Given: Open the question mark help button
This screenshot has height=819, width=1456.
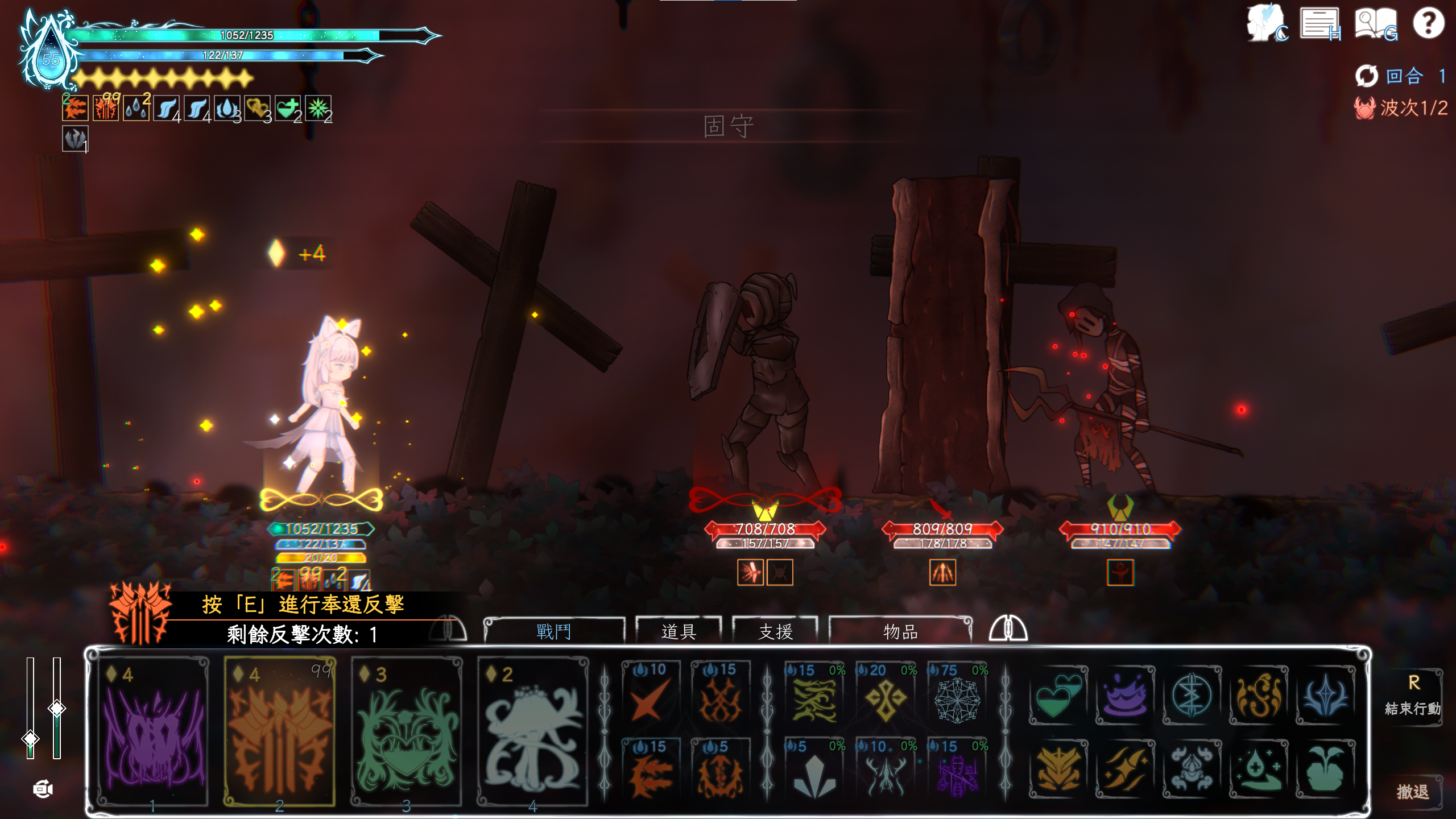Looking at the screenshot, I should (x=1428, y=23).
